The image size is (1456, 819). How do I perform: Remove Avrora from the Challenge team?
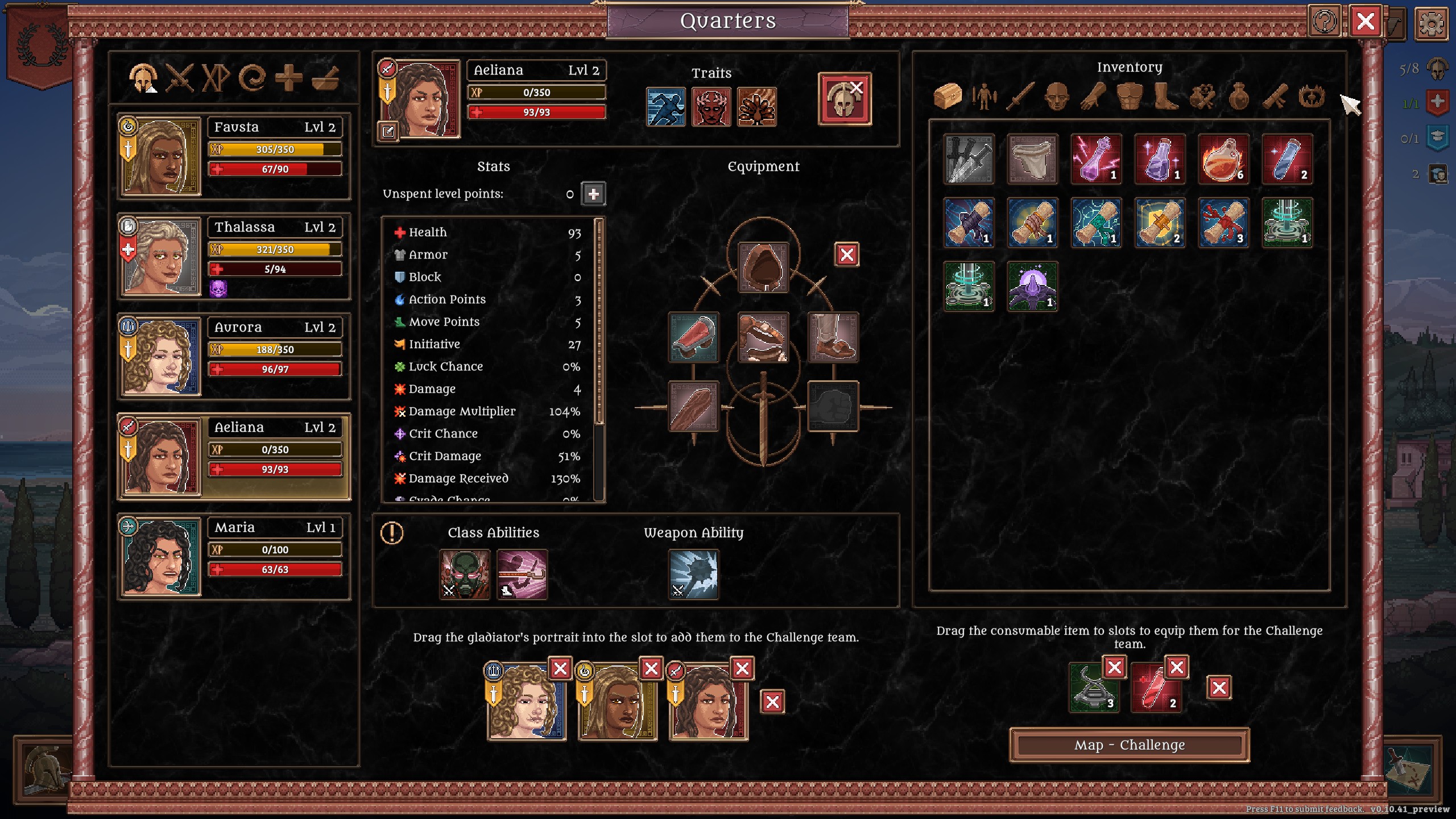[x=560, y=668]
